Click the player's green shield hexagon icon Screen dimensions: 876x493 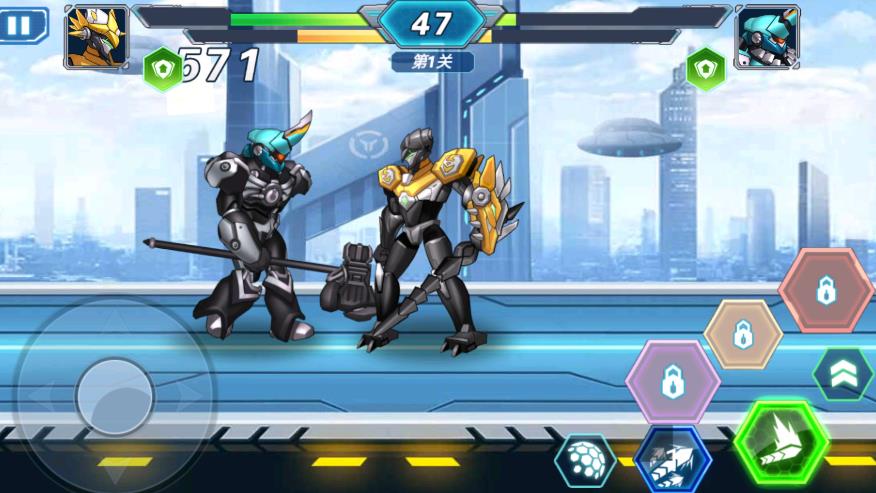coord(162,68)
